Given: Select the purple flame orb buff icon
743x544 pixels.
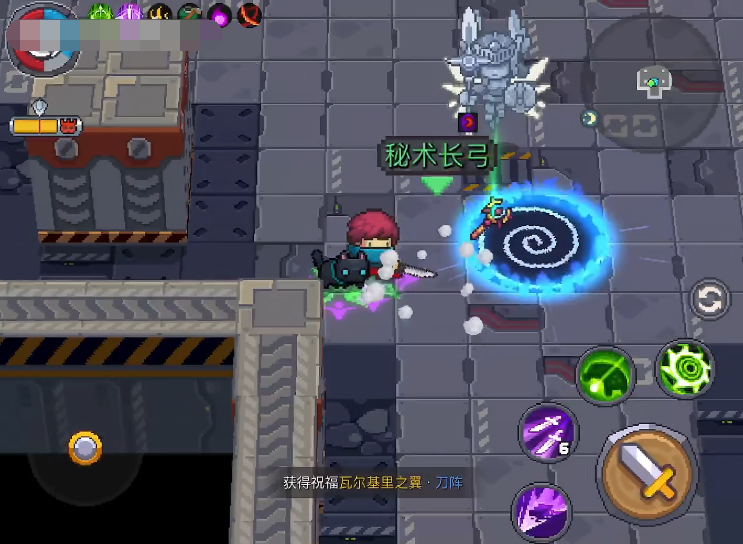Looking at the screenshot, I should tap(219, 14).
